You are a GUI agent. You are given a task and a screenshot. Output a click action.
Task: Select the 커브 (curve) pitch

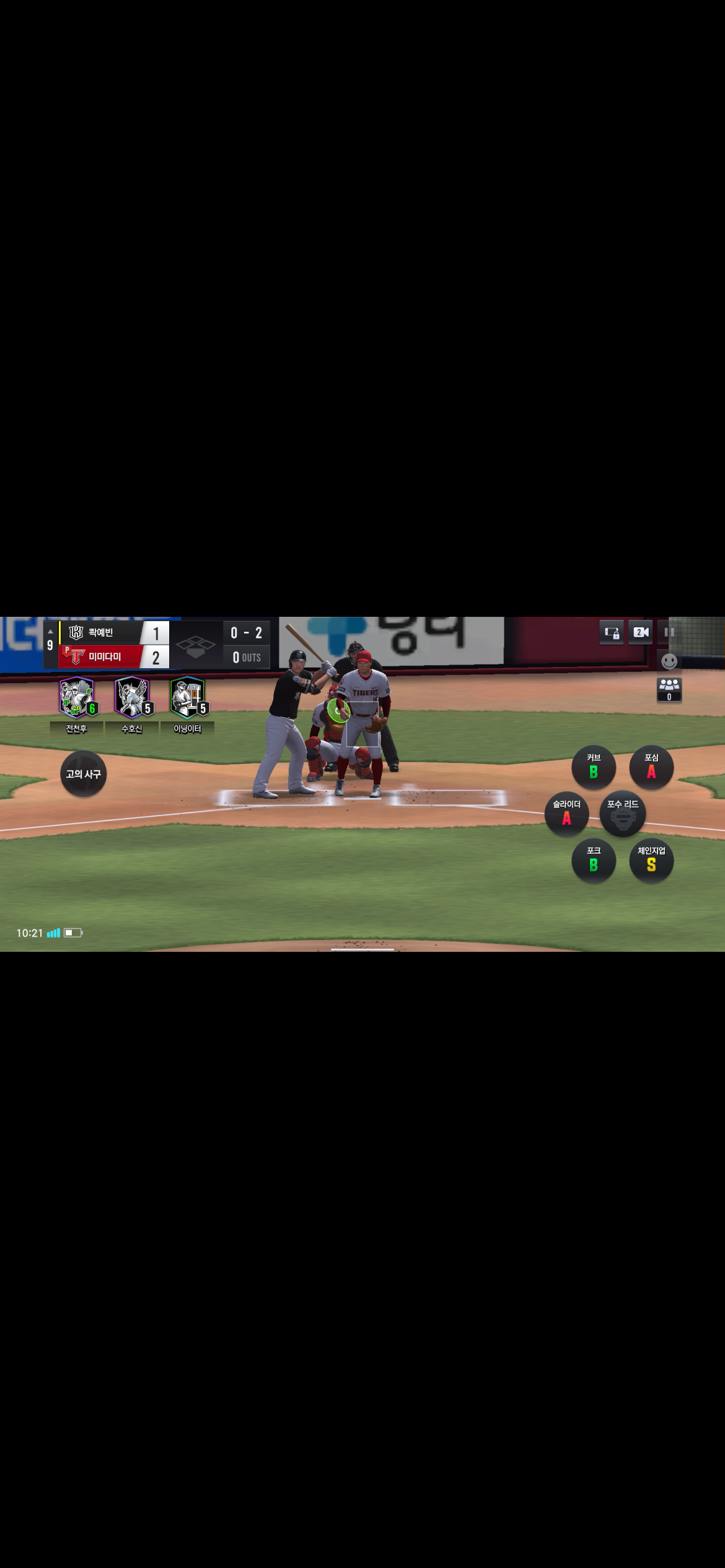pos(593,767)
